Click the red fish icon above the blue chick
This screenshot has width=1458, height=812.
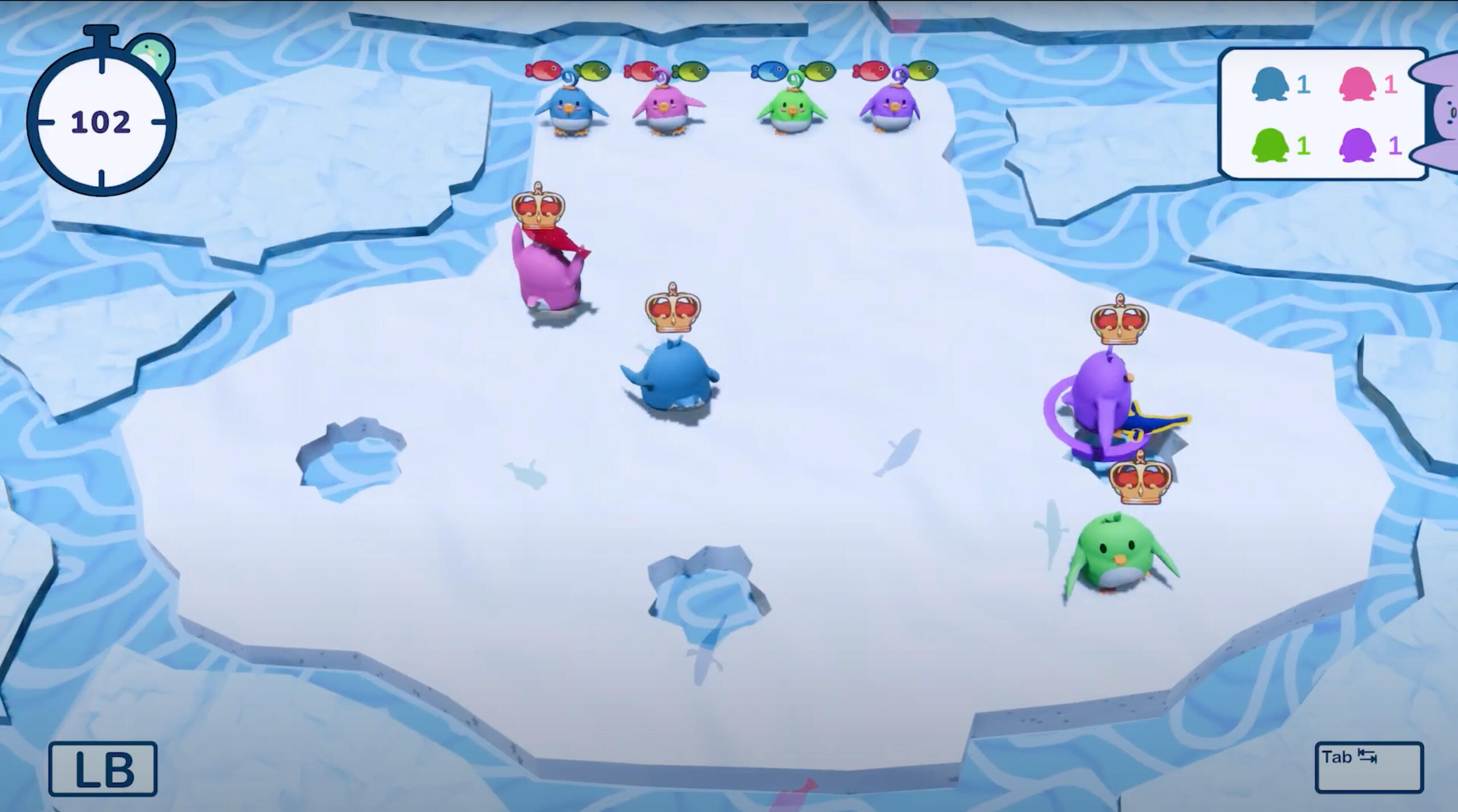[543, 69]
